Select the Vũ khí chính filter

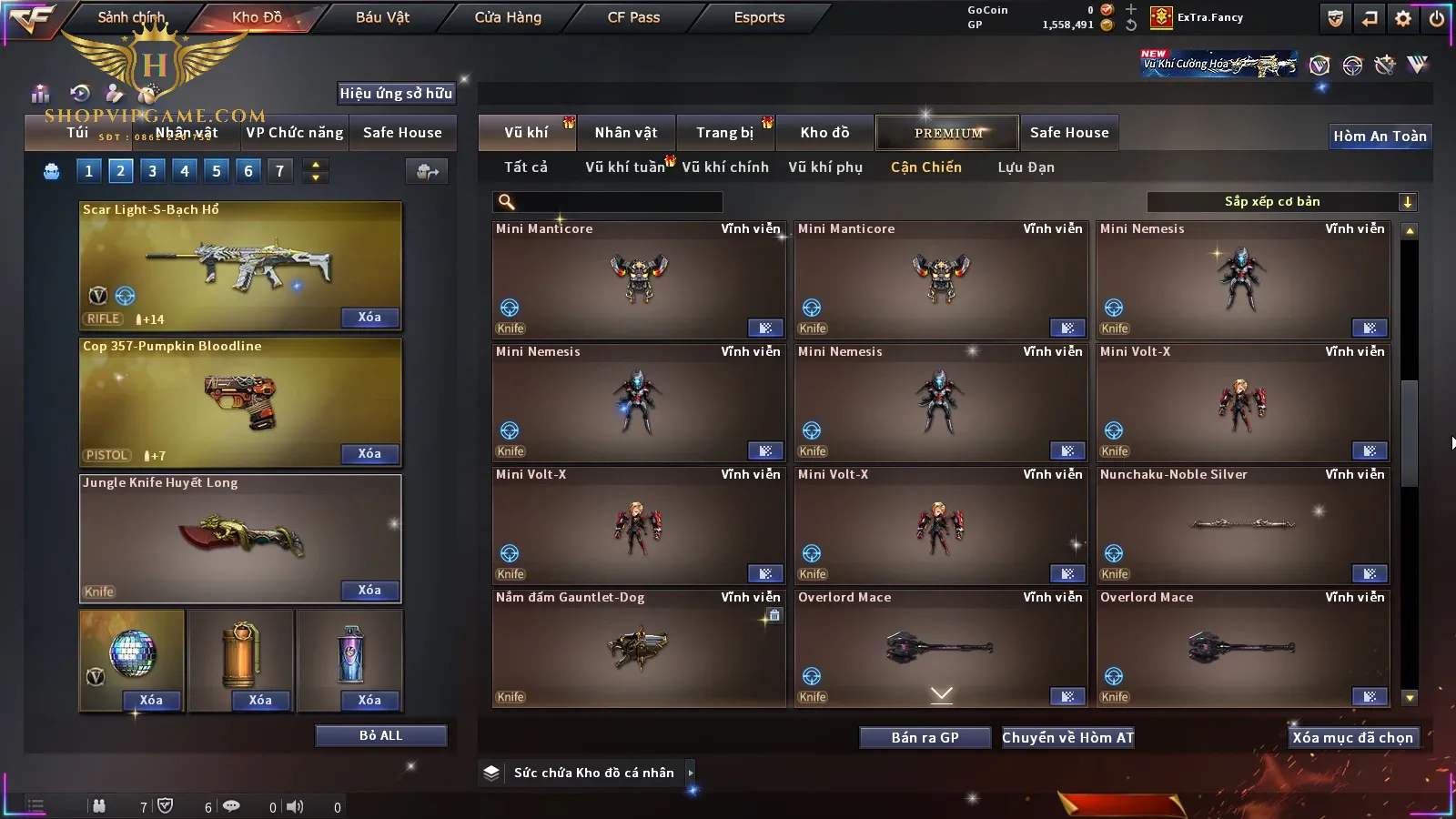click(725, 167)
